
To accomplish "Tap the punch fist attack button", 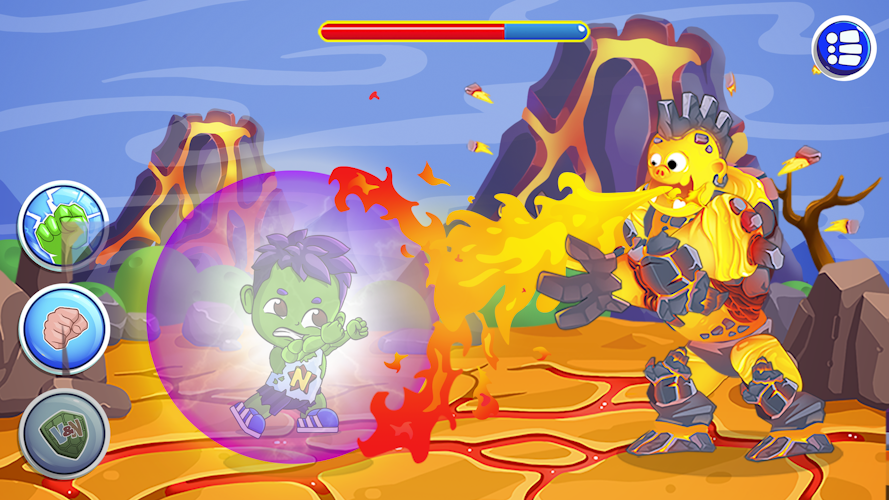I will [63, 329].
